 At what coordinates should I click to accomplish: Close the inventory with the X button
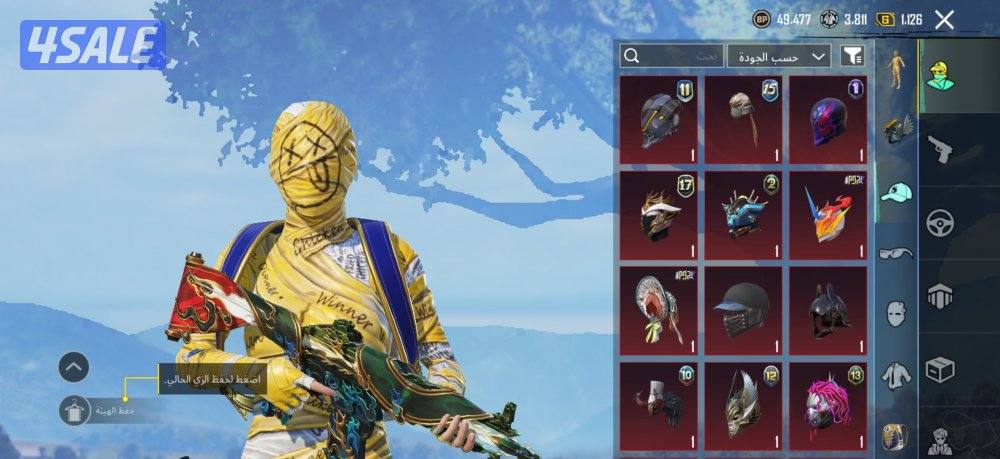coord(944,19)
